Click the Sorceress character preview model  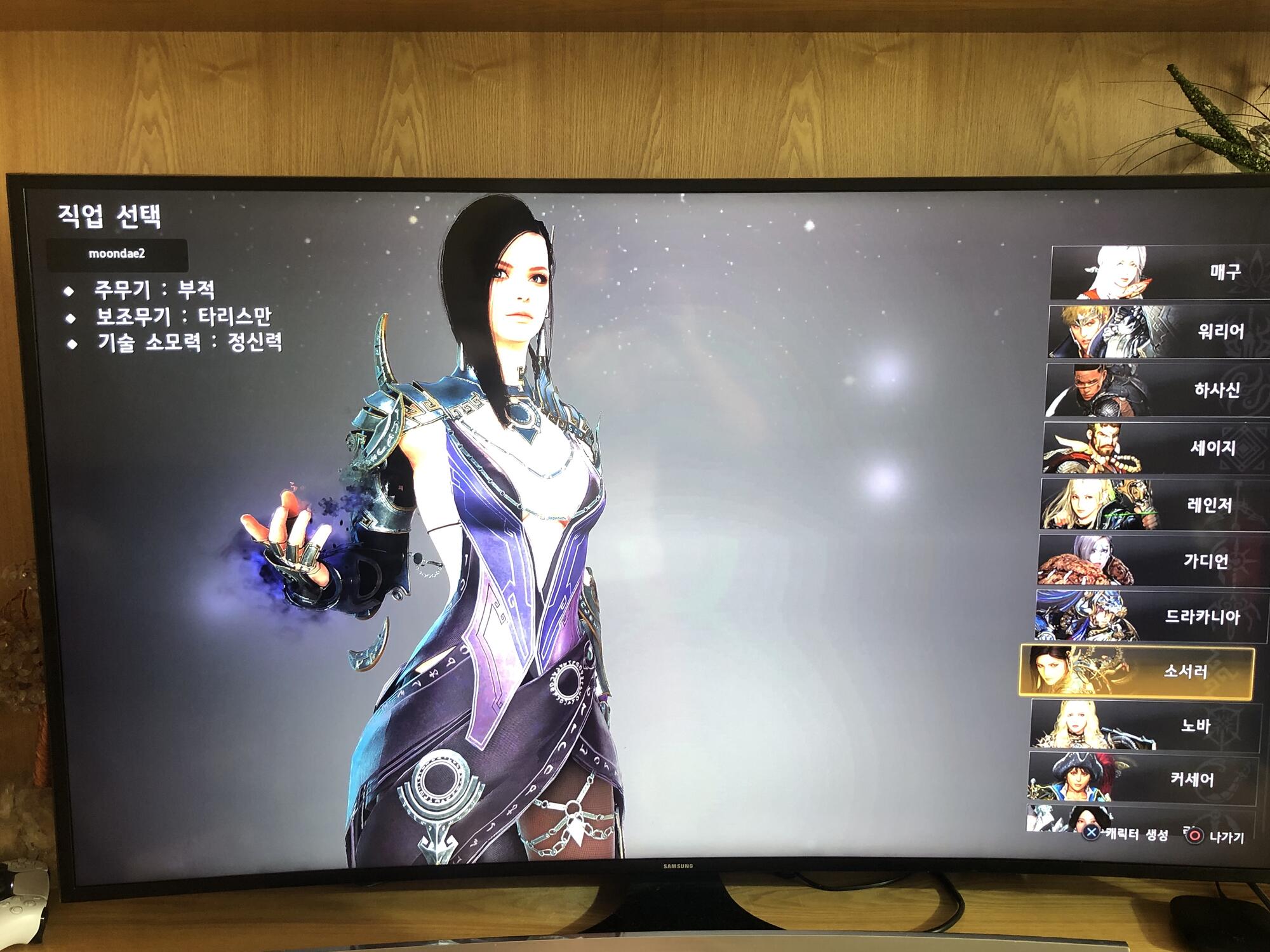coord(508,508)
